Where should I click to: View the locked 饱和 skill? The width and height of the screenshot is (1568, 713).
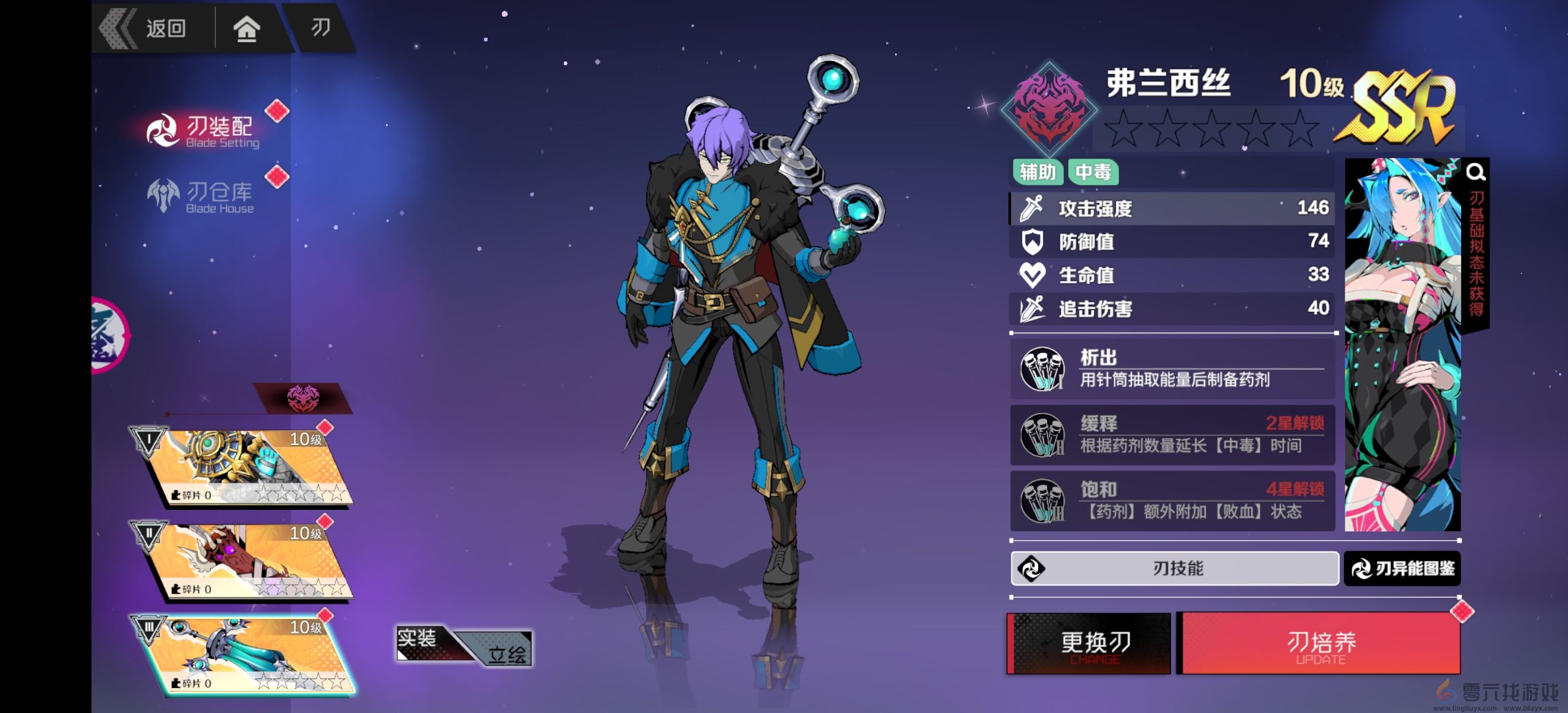pos(1172,500)
